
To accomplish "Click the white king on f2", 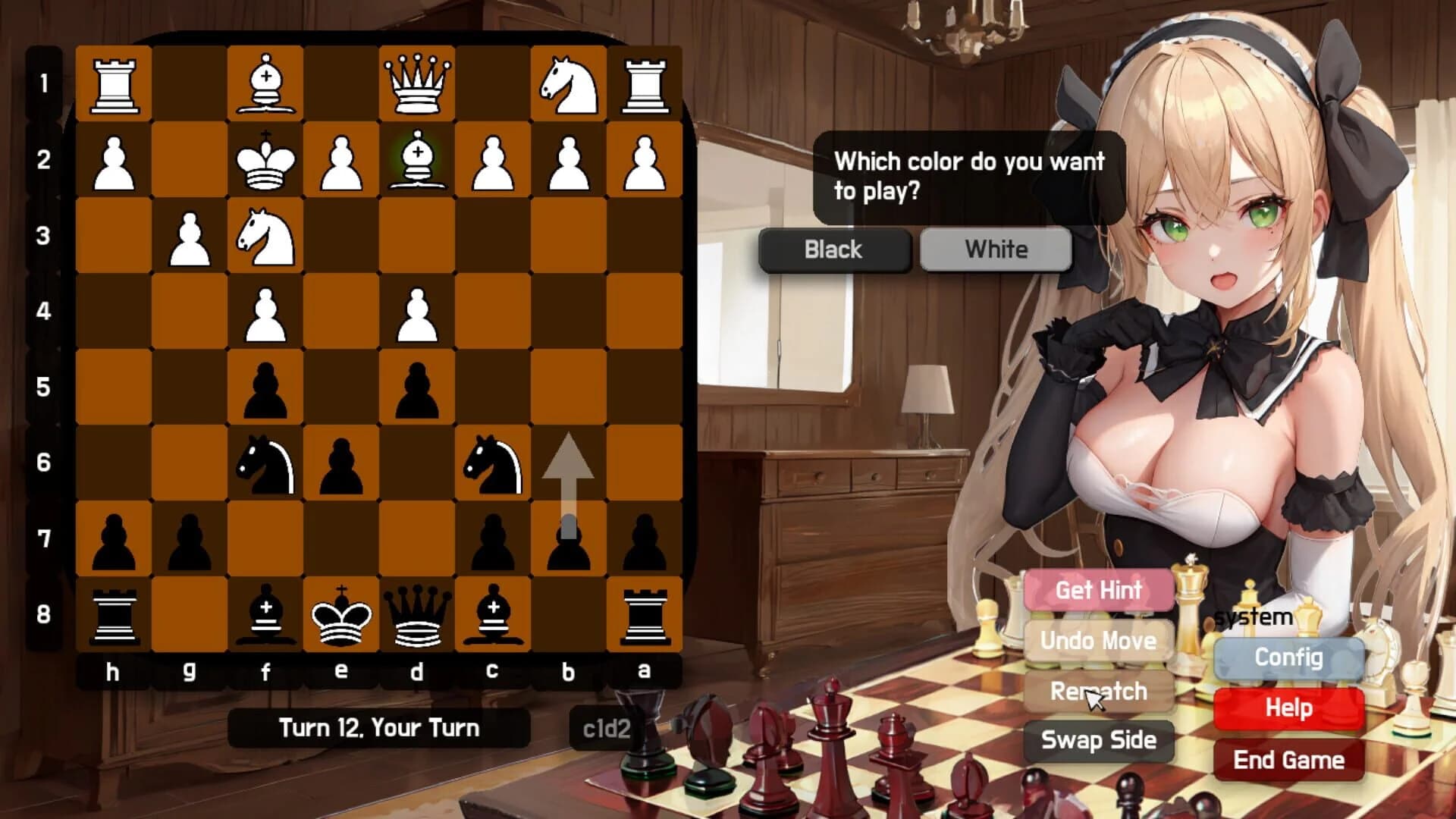I will coord(265,161).
